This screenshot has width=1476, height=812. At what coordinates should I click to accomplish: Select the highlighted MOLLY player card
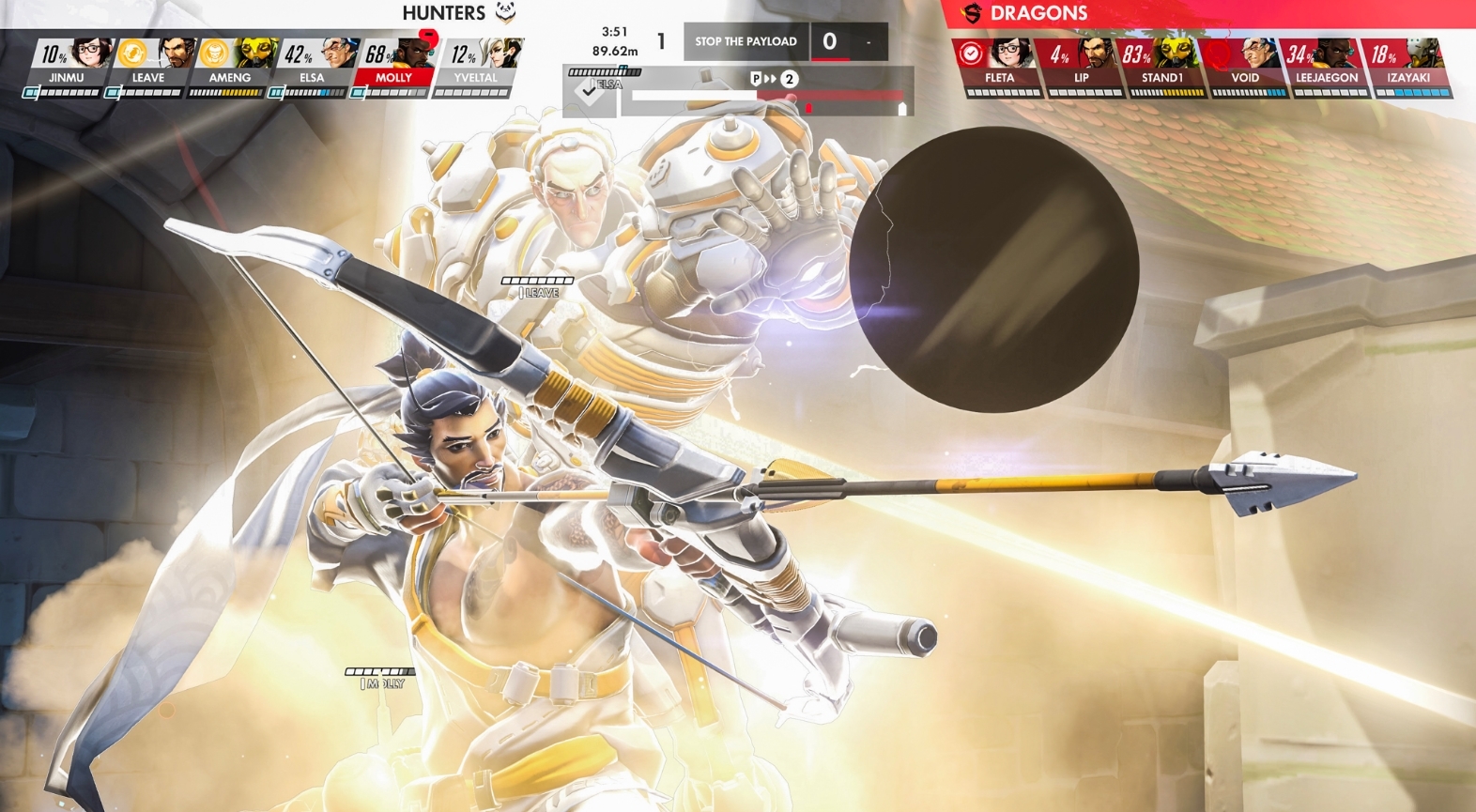[393, 67]
